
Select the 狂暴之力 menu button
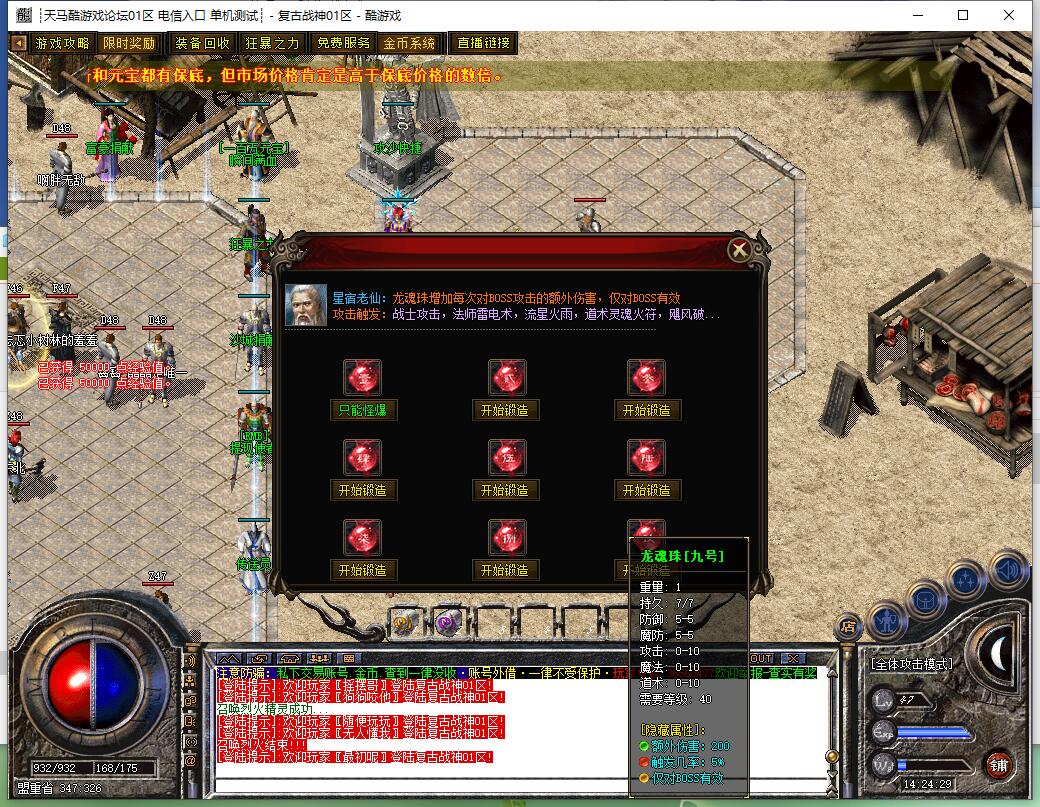(272, 43)
